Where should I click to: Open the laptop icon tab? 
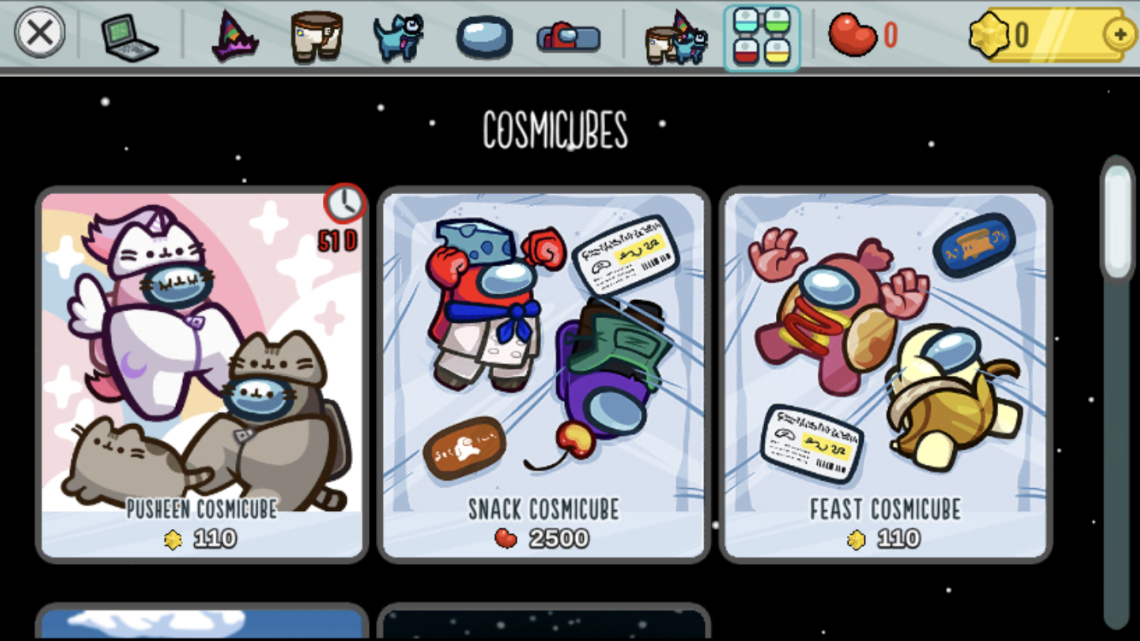coord(129,38)
